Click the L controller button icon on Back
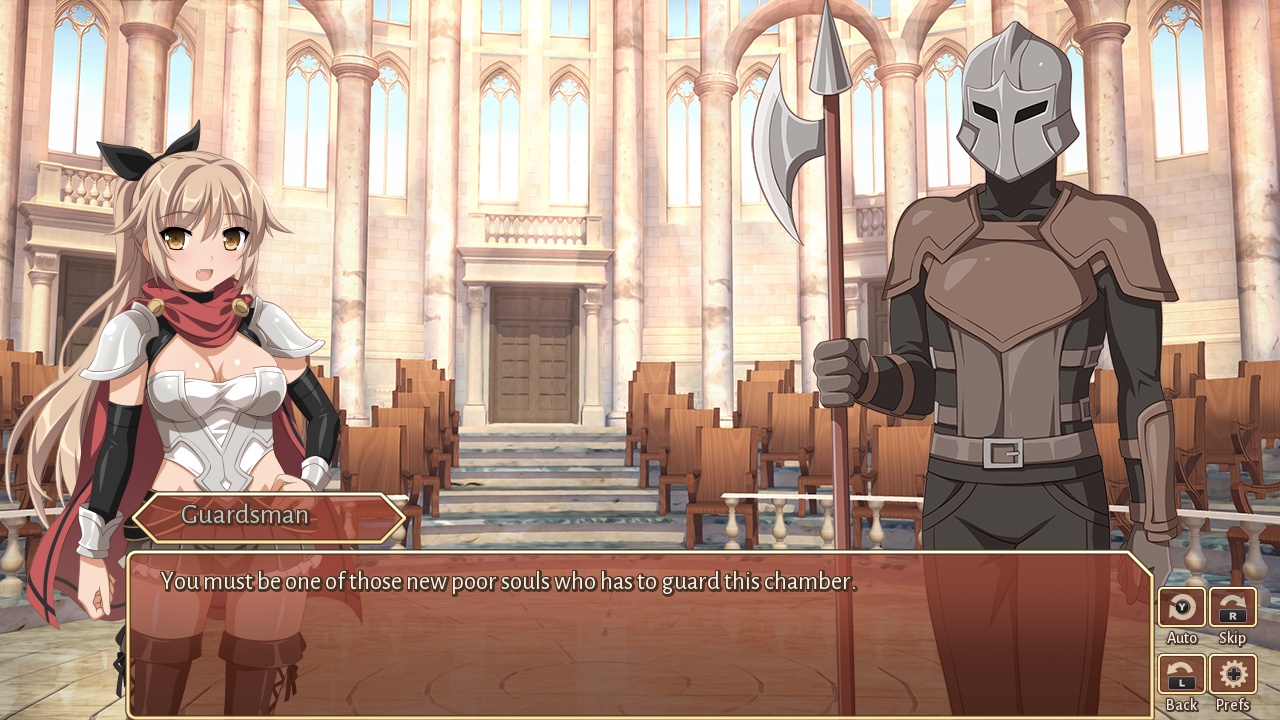 [1181, 683]
